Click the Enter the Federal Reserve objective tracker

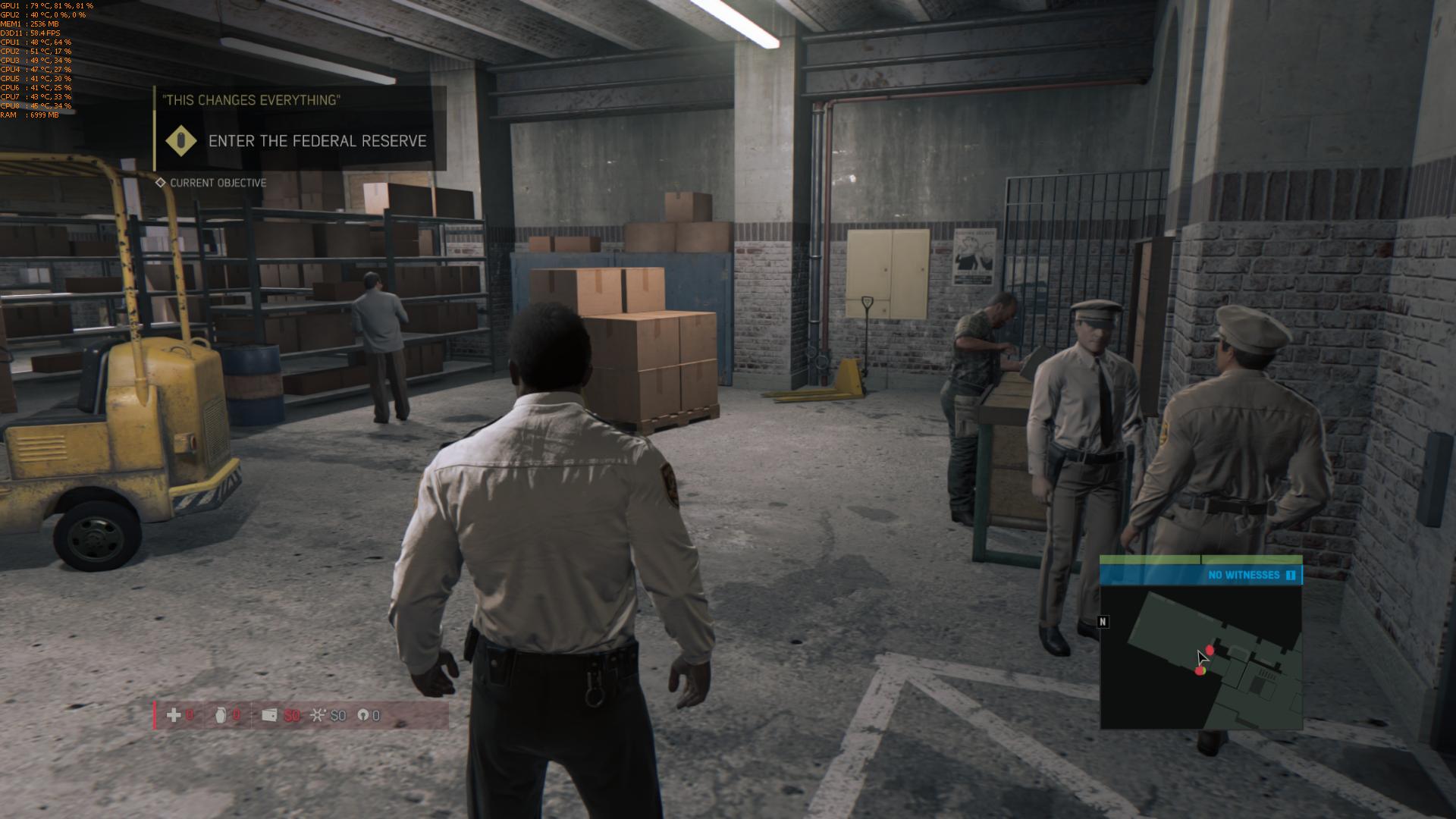click(317, 141)
